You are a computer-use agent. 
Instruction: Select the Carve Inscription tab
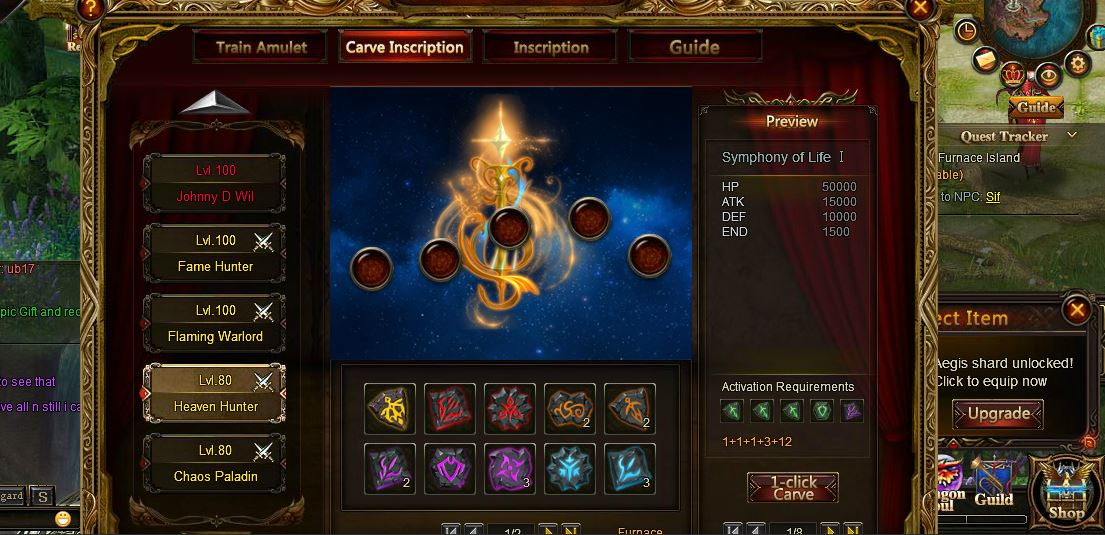(405, 47)
